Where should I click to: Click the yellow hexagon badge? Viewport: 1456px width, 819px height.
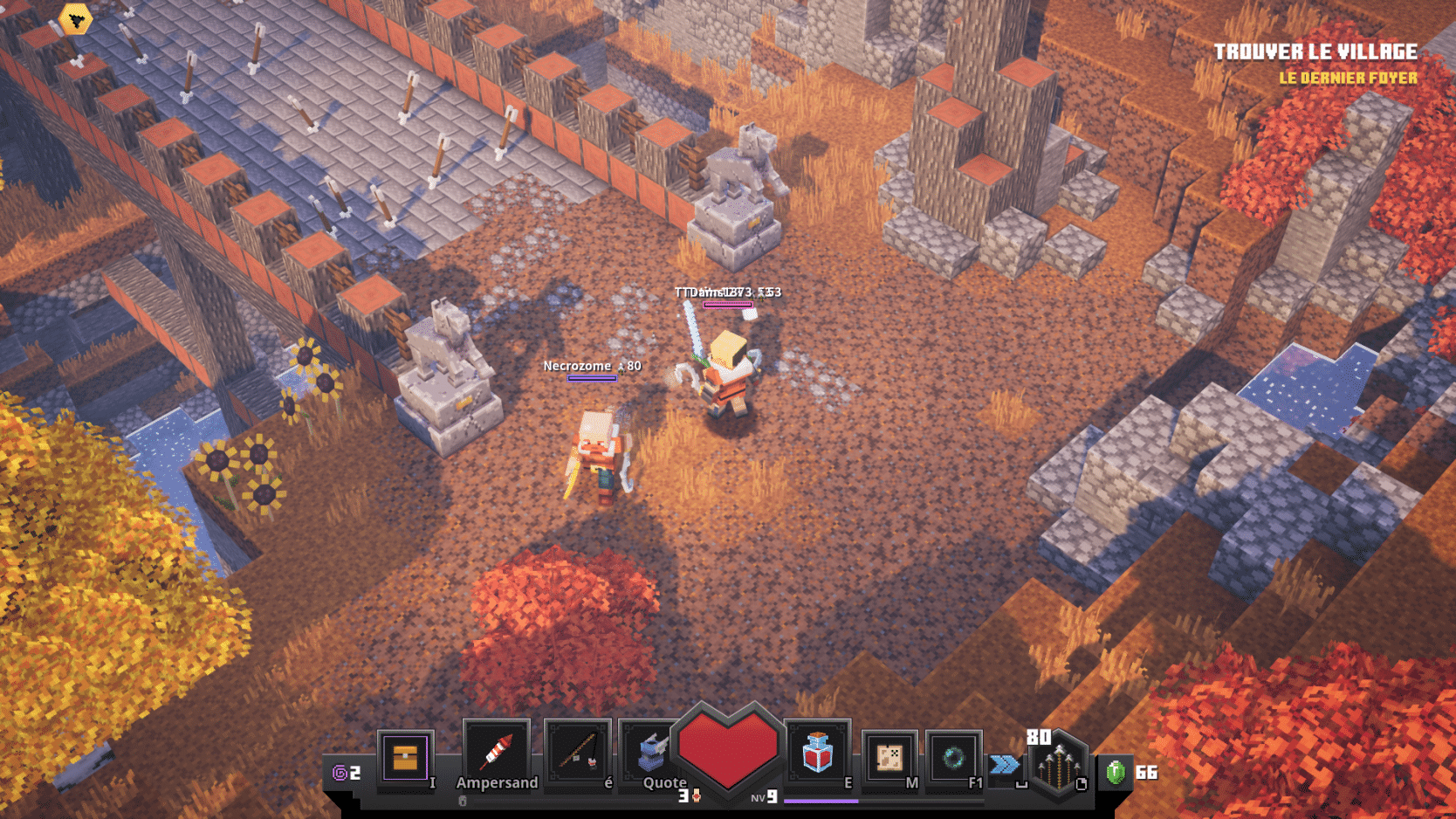coord(76,18)
